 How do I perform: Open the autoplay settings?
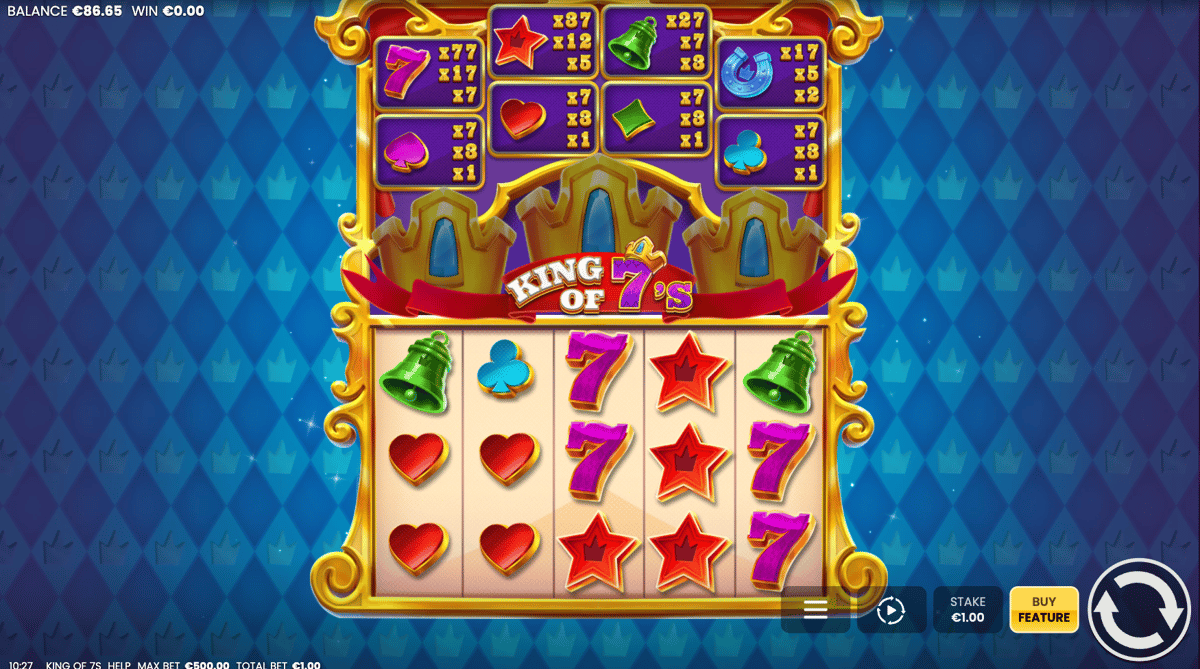[890, 610]
